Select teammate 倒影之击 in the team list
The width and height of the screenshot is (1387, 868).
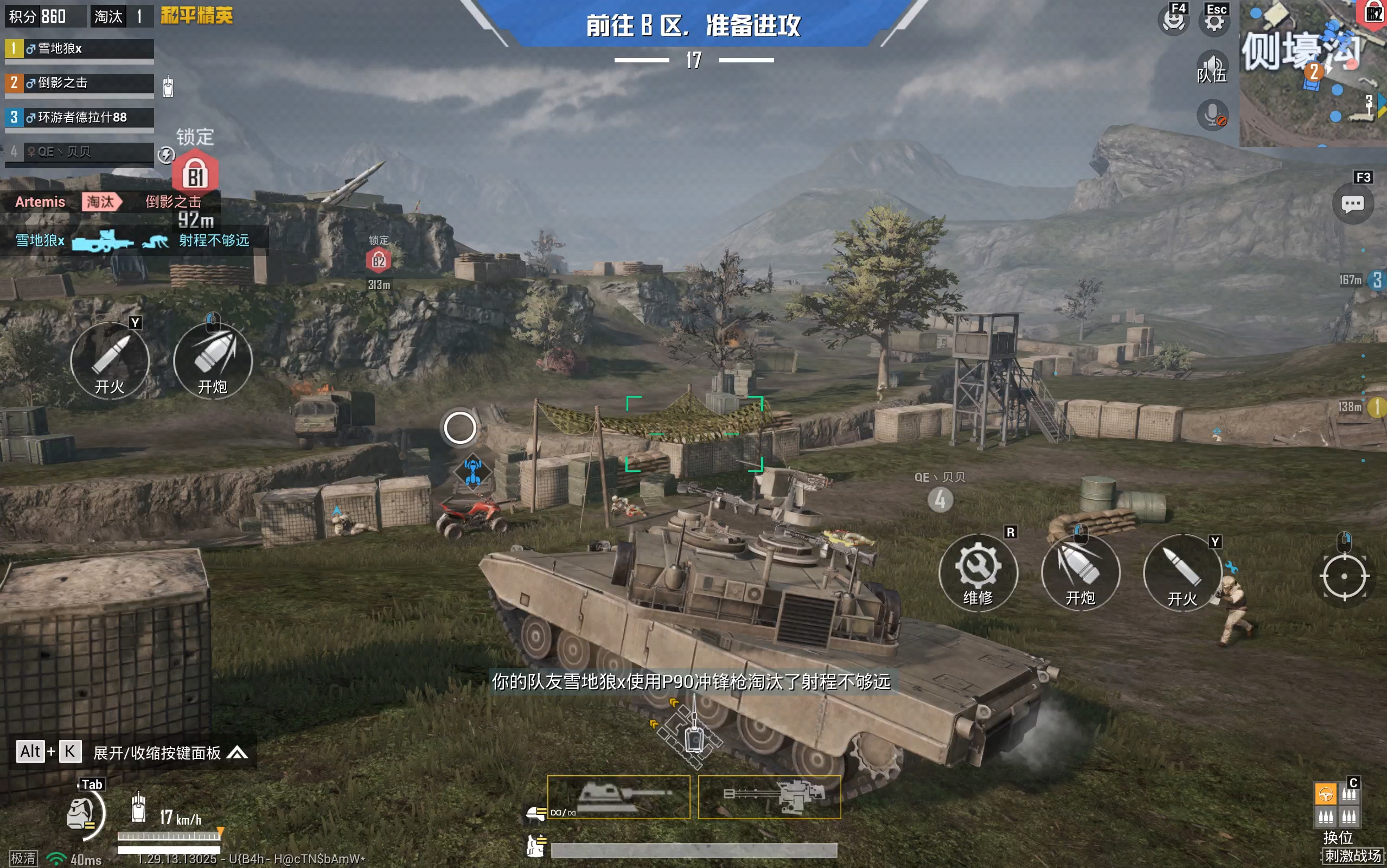(x=79, y=83)
